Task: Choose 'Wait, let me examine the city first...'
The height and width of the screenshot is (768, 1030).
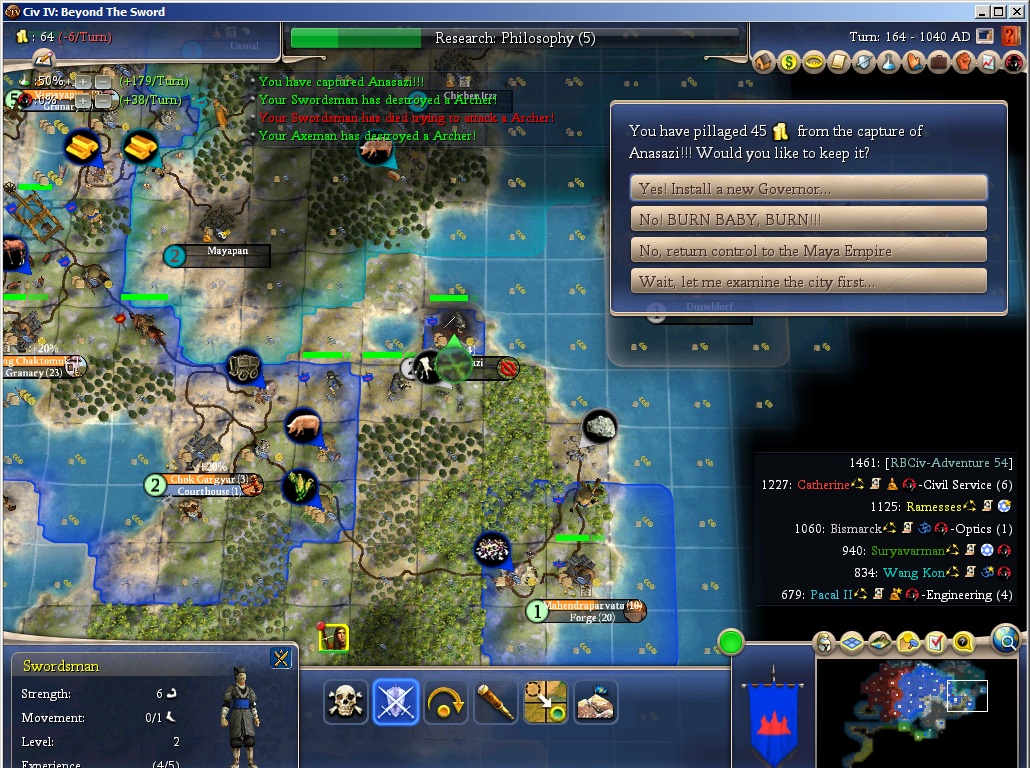Action: [808, 281]
